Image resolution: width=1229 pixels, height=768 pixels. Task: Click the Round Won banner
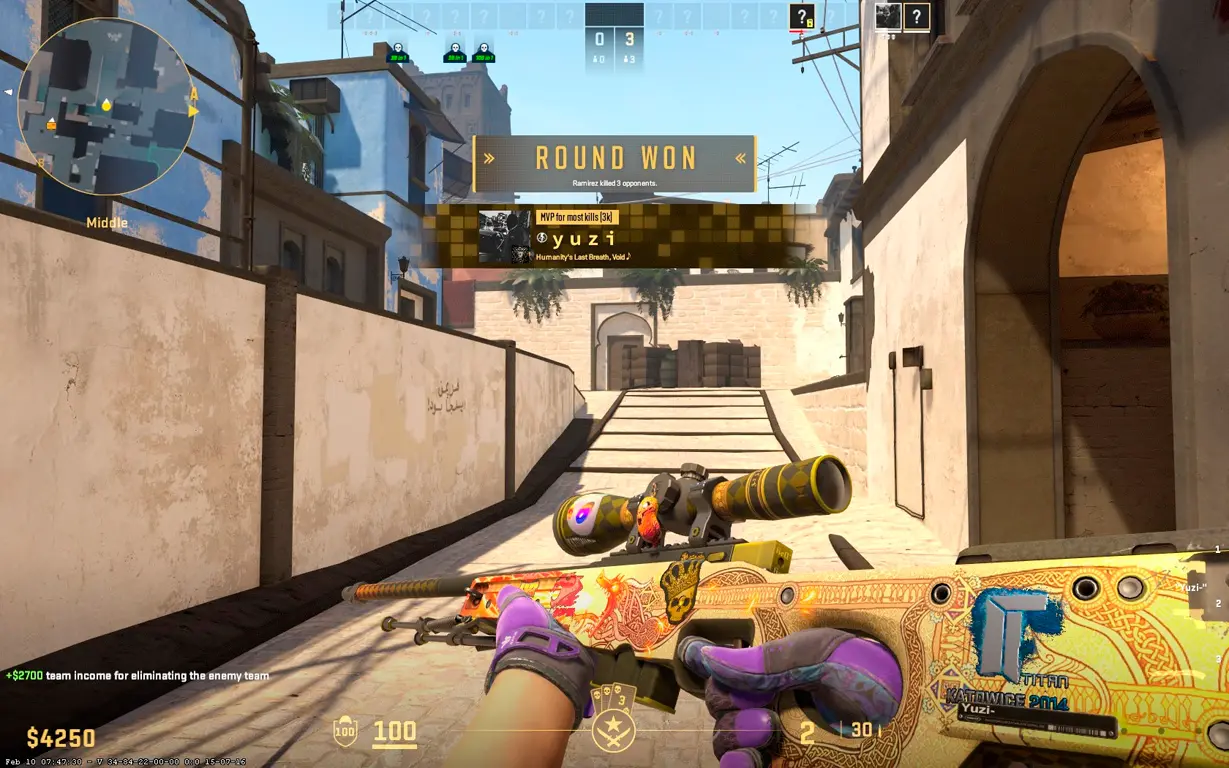[x=614, y=163]
